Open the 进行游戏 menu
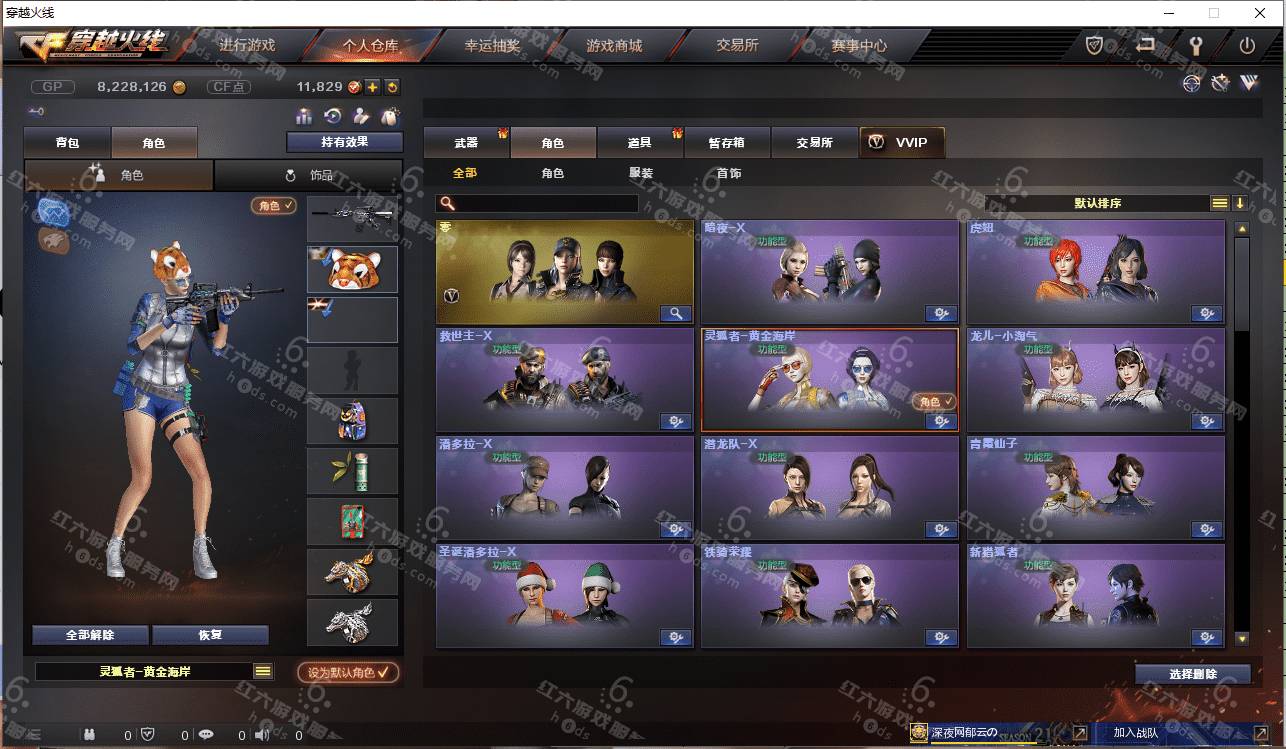 [x=247, y=46]
